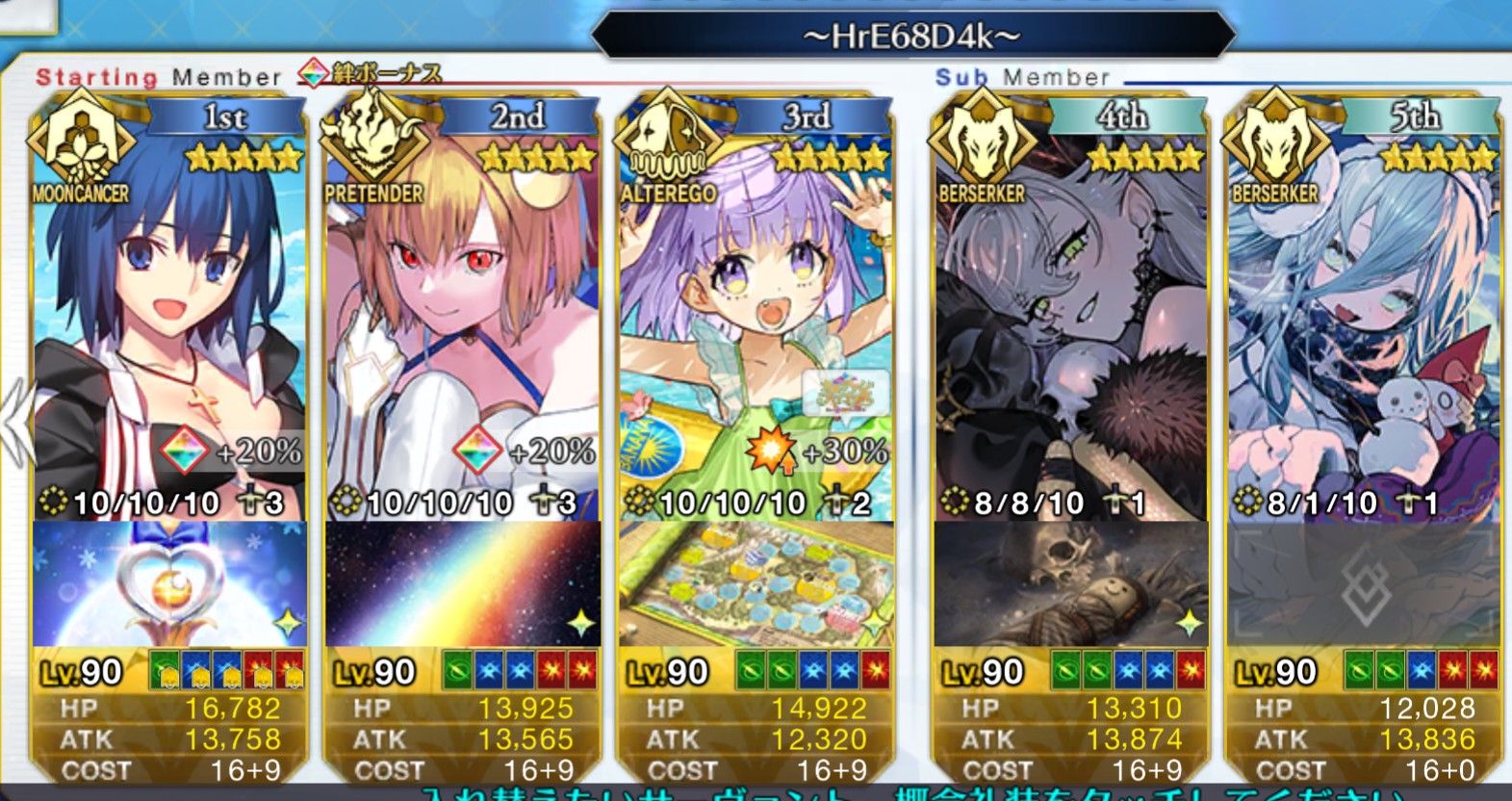
Task: Pick the 4th slot Berserker servant card
Action: 1070,318
